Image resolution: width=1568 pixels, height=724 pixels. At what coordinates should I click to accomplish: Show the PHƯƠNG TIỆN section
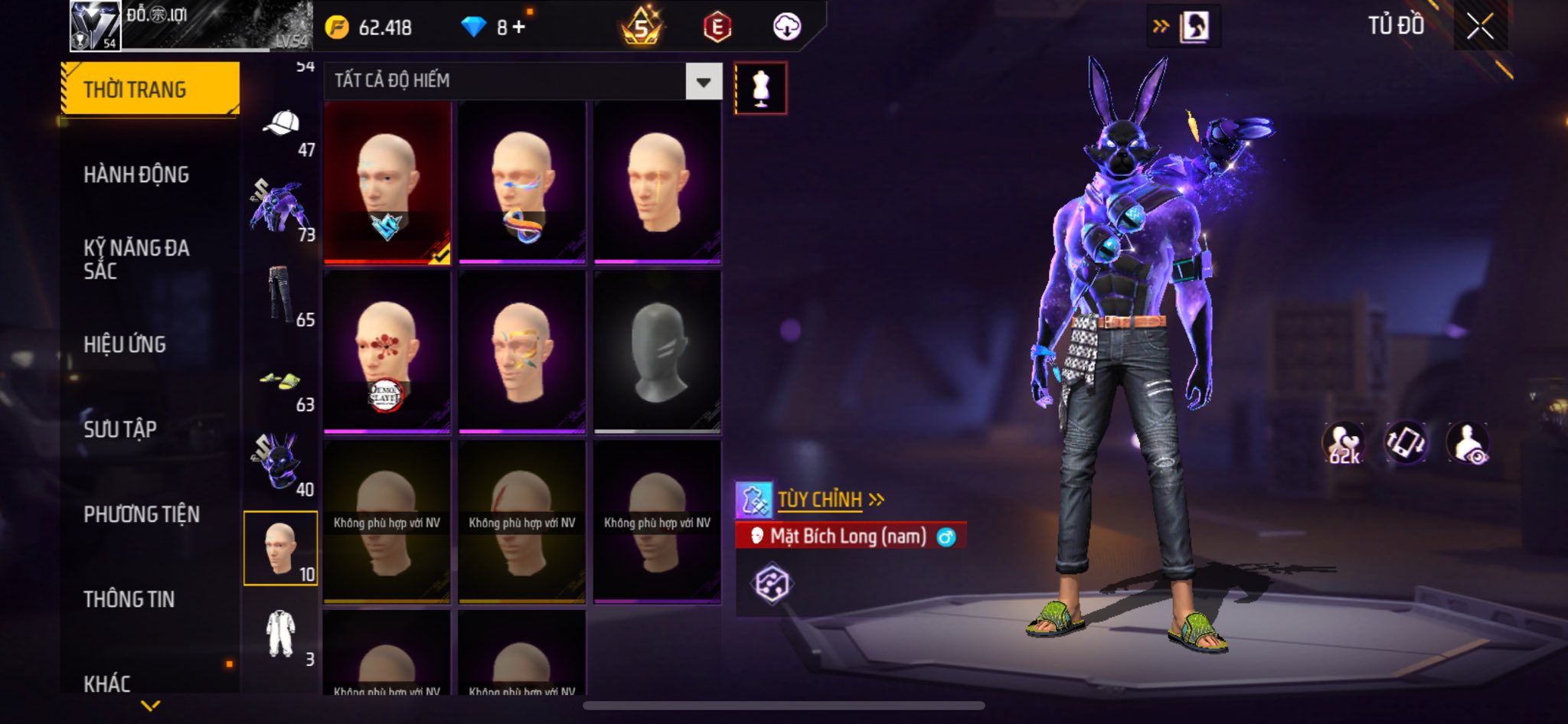(x=142, y=514)
